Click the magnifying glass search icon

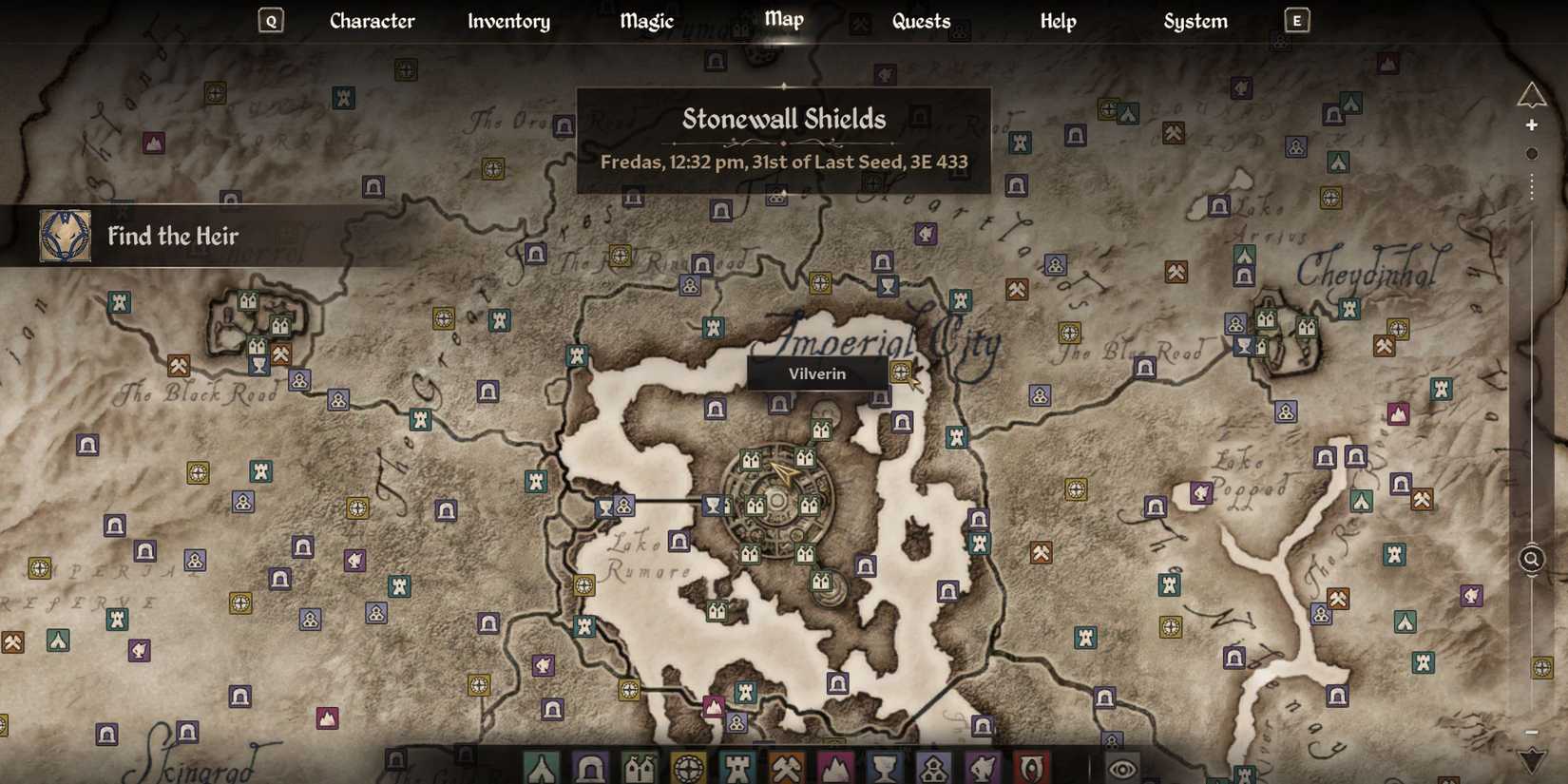[x=1532, y=560]
